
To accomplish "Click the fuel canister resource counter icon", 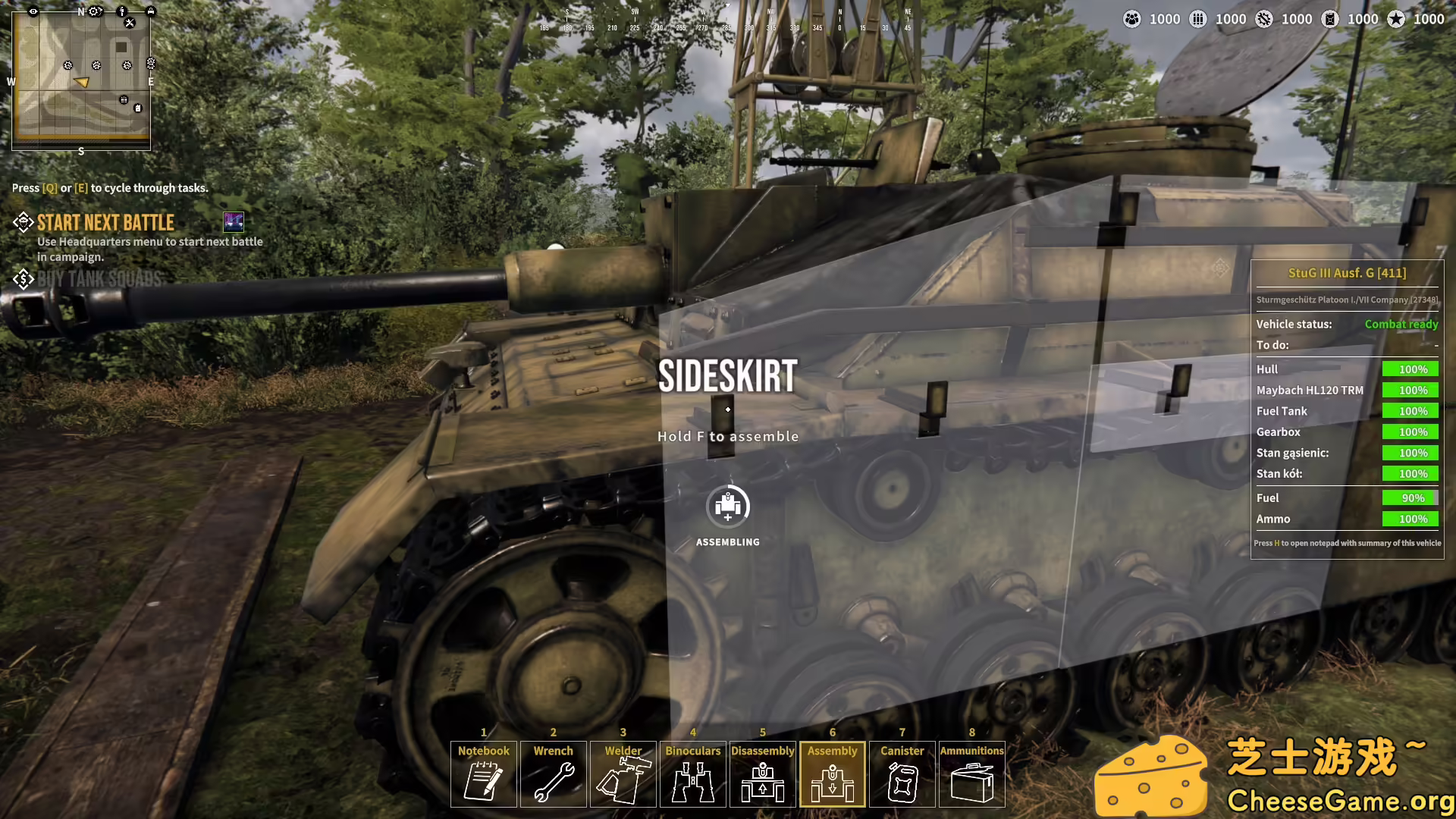I will click(x=1329, y=19).
